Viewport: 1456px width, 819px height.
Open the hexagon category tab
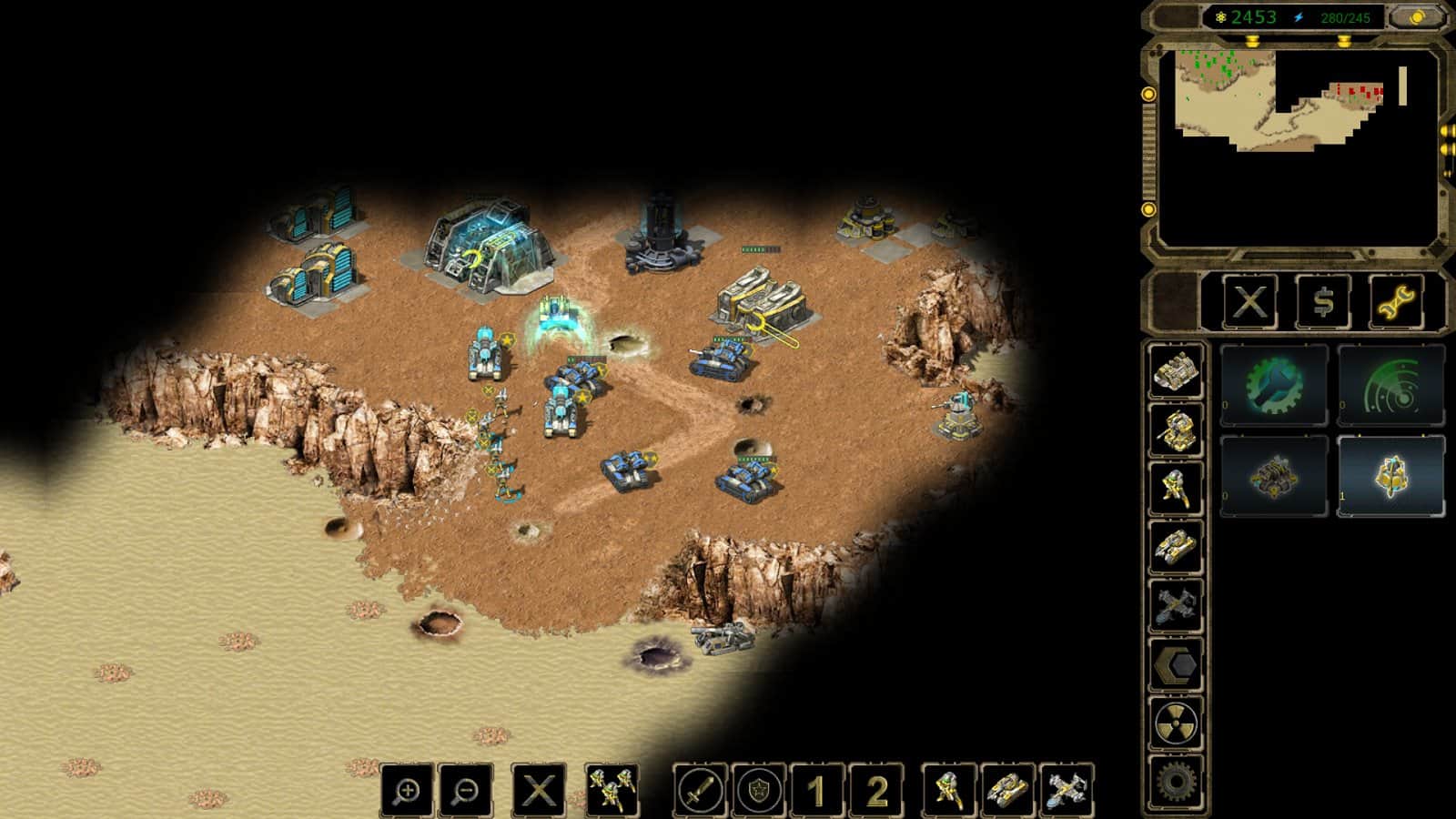coord(1176,665)
